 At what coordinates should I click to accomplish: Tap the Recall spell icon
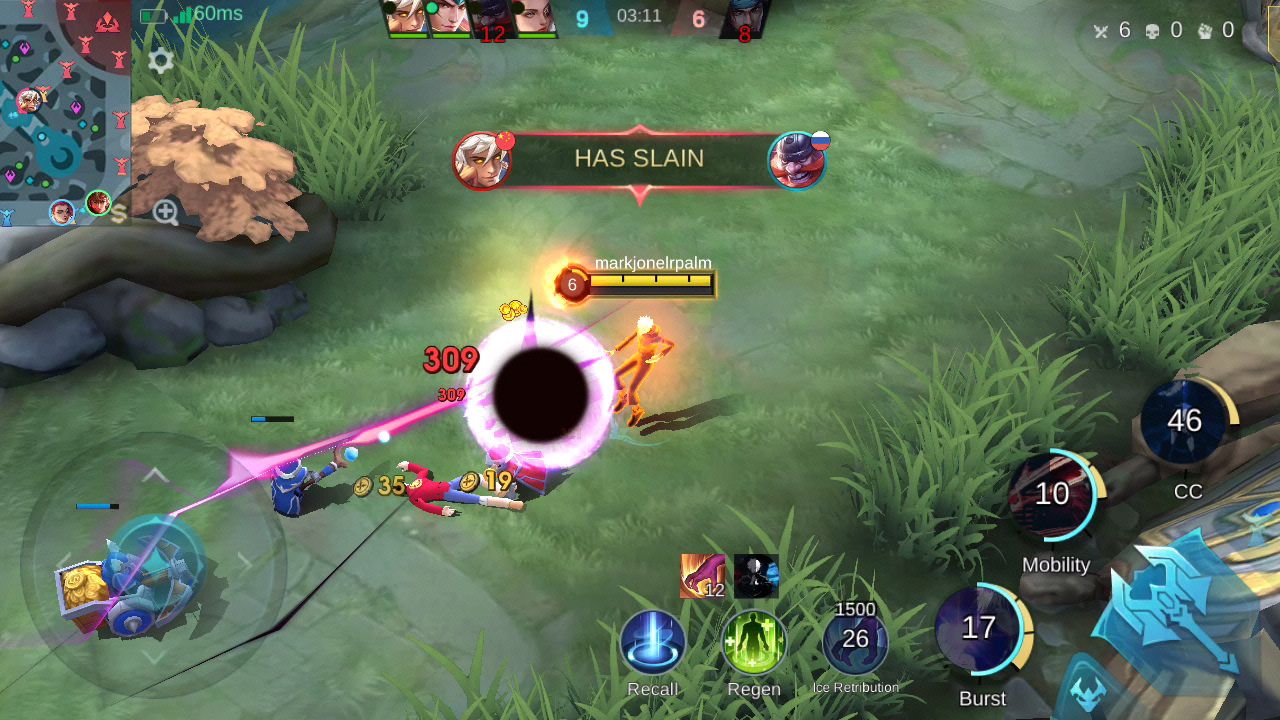tap(655, 646)
